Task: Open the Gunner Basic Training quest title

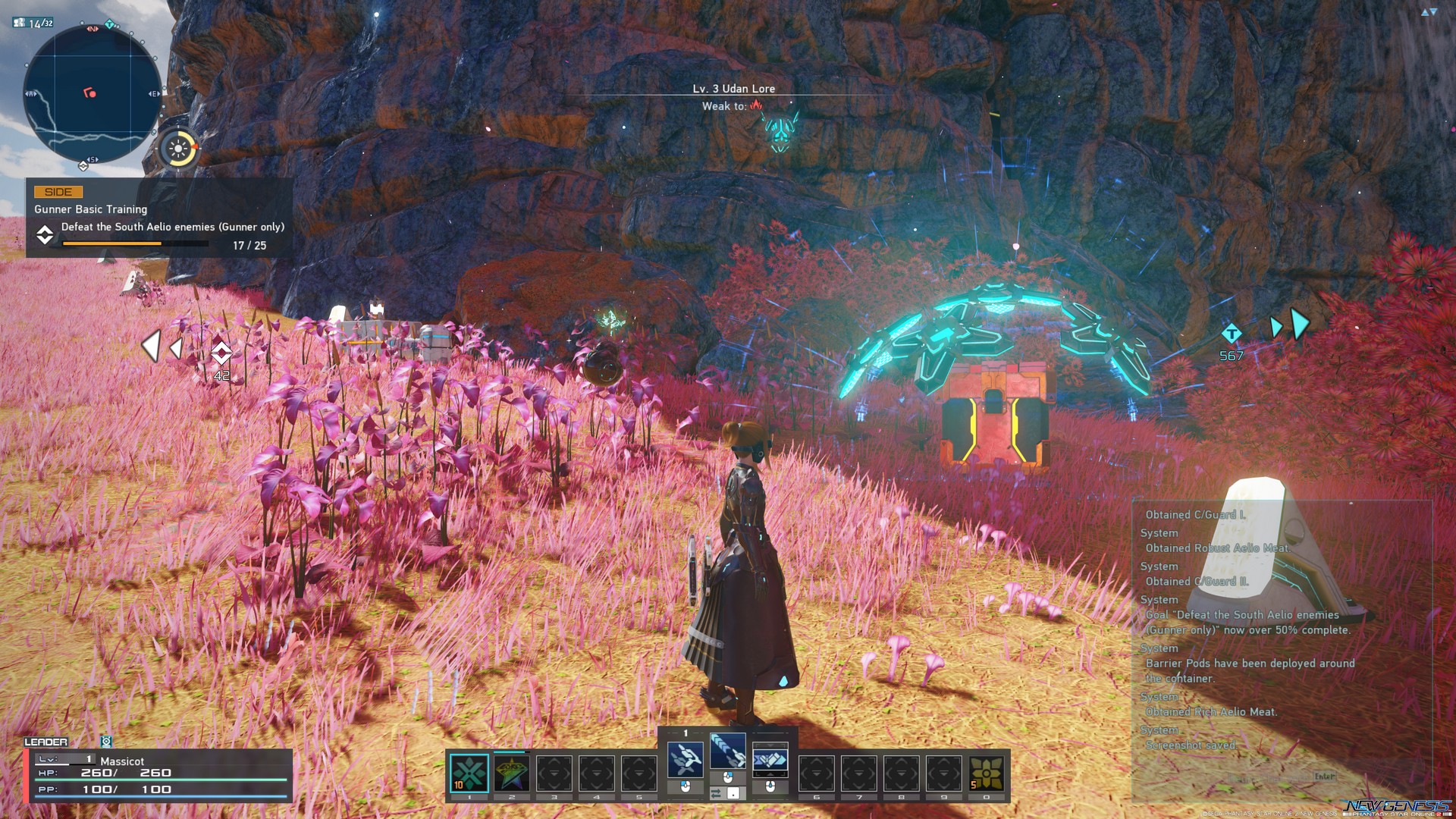Action: pos(91,209)
